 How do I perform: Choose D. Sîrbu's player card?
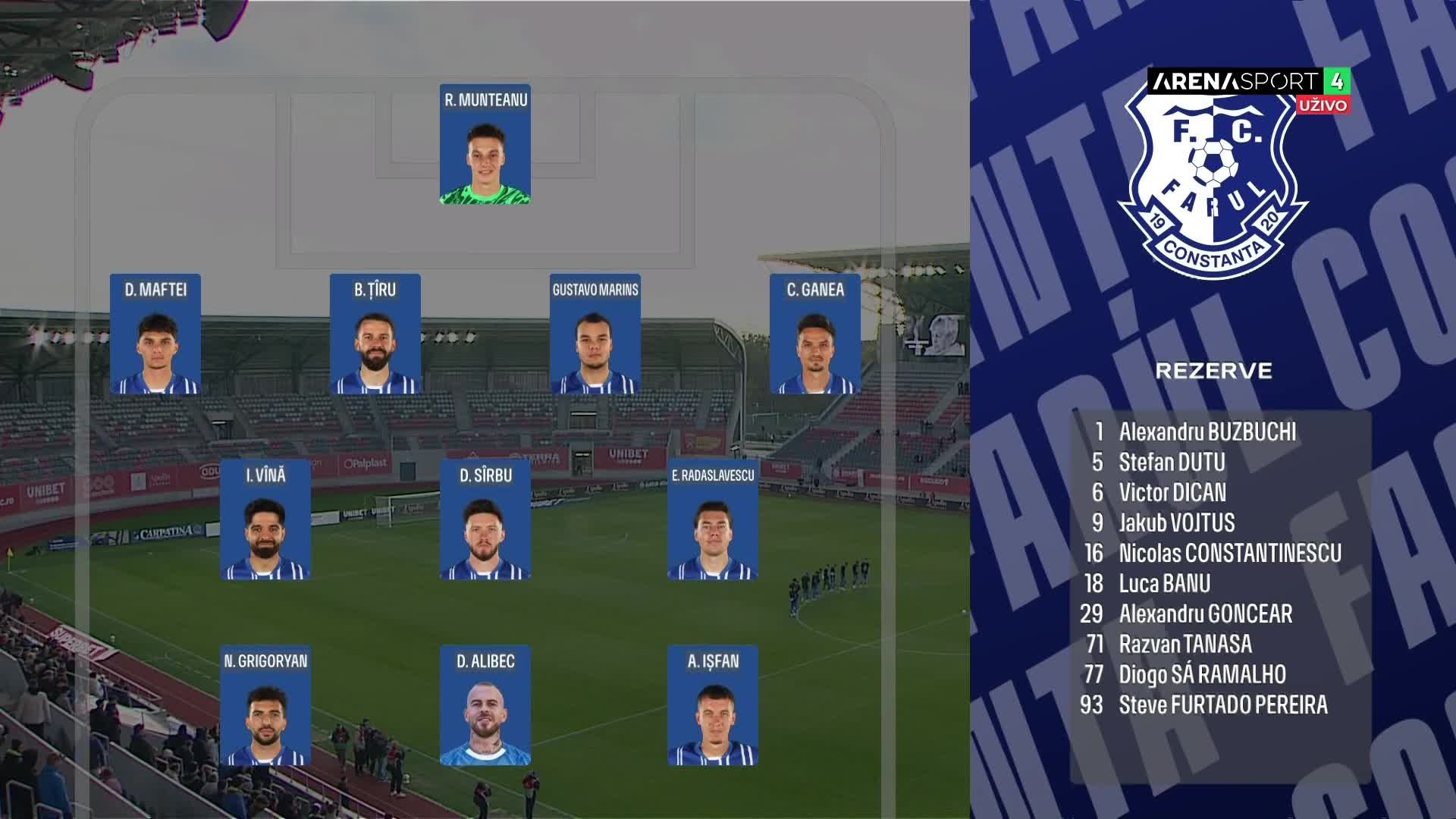485,519
